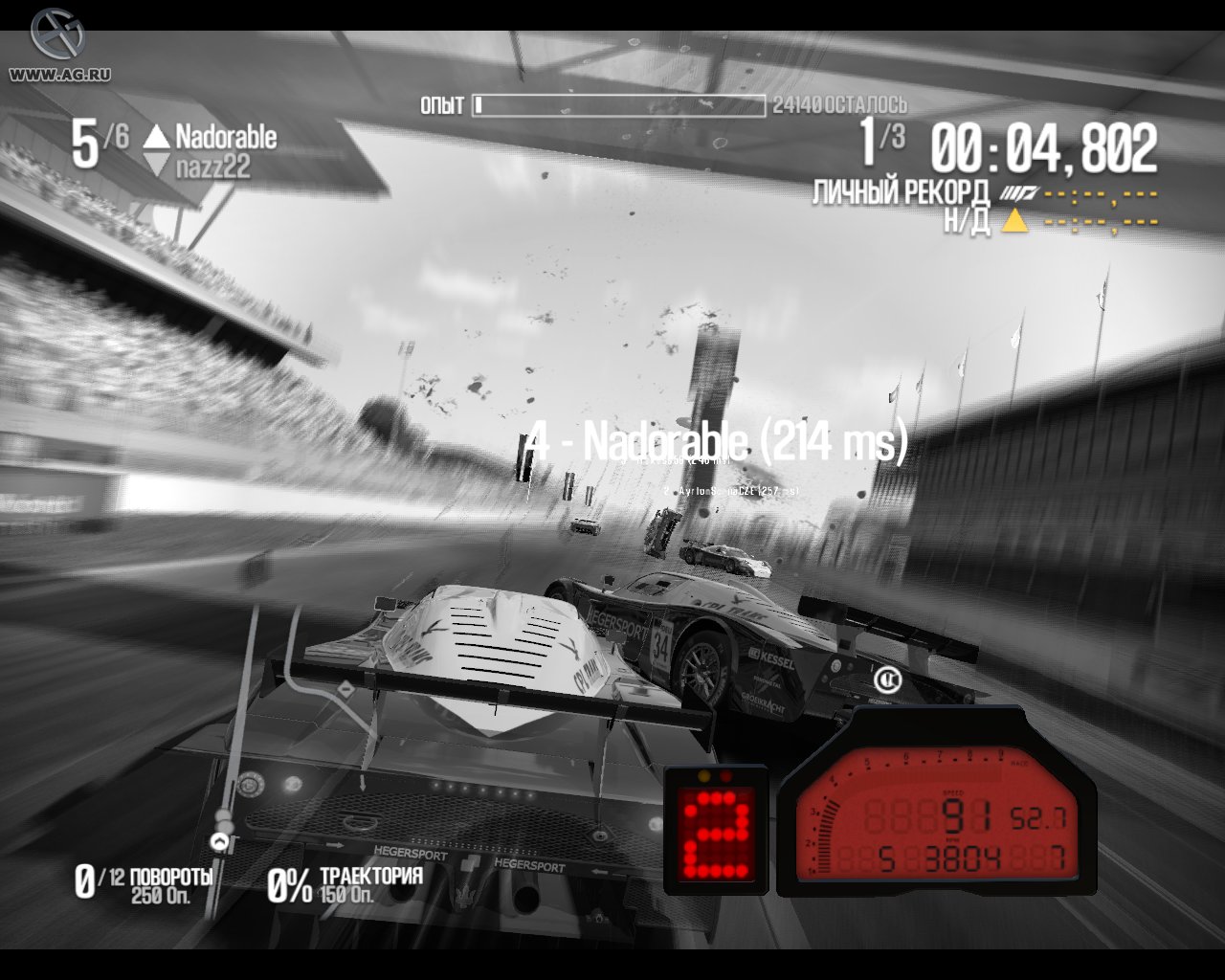Toggle the down arrow beside nazz22
The width and height of the screenshot is (1225, 980).
point(156,162)
